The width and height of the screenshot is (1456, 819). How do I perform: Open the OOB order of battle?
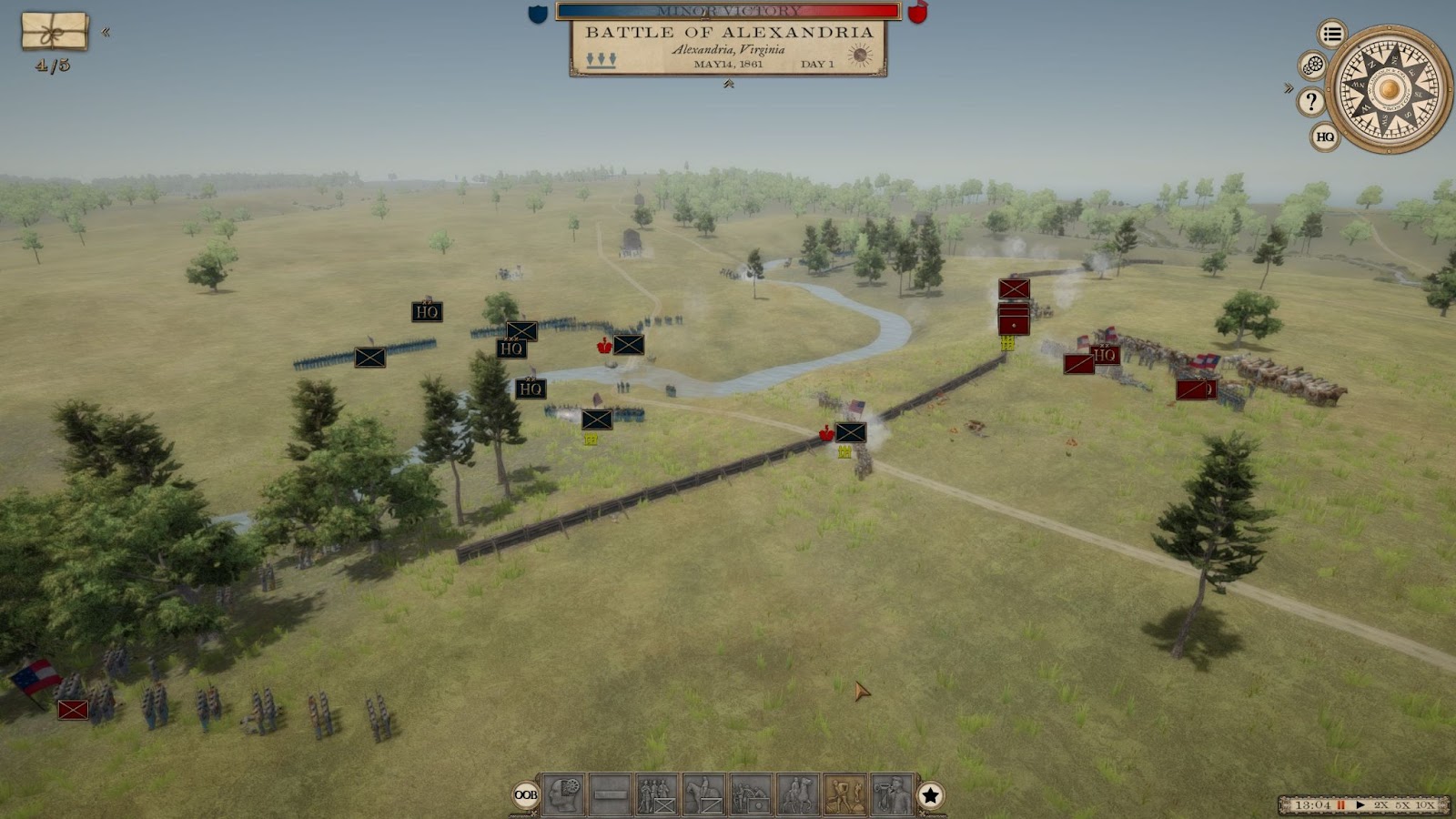pos(526,794)
